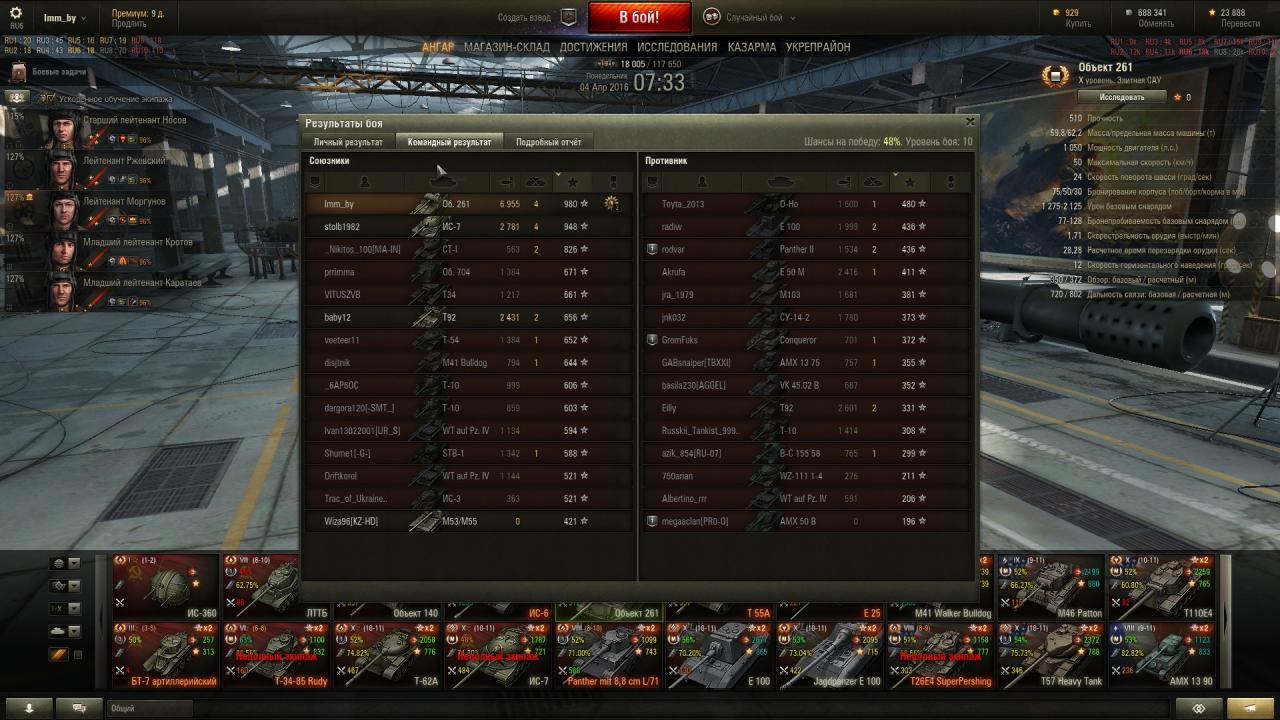Open the lmm_by account dropdown

click(x=63, y=18)
